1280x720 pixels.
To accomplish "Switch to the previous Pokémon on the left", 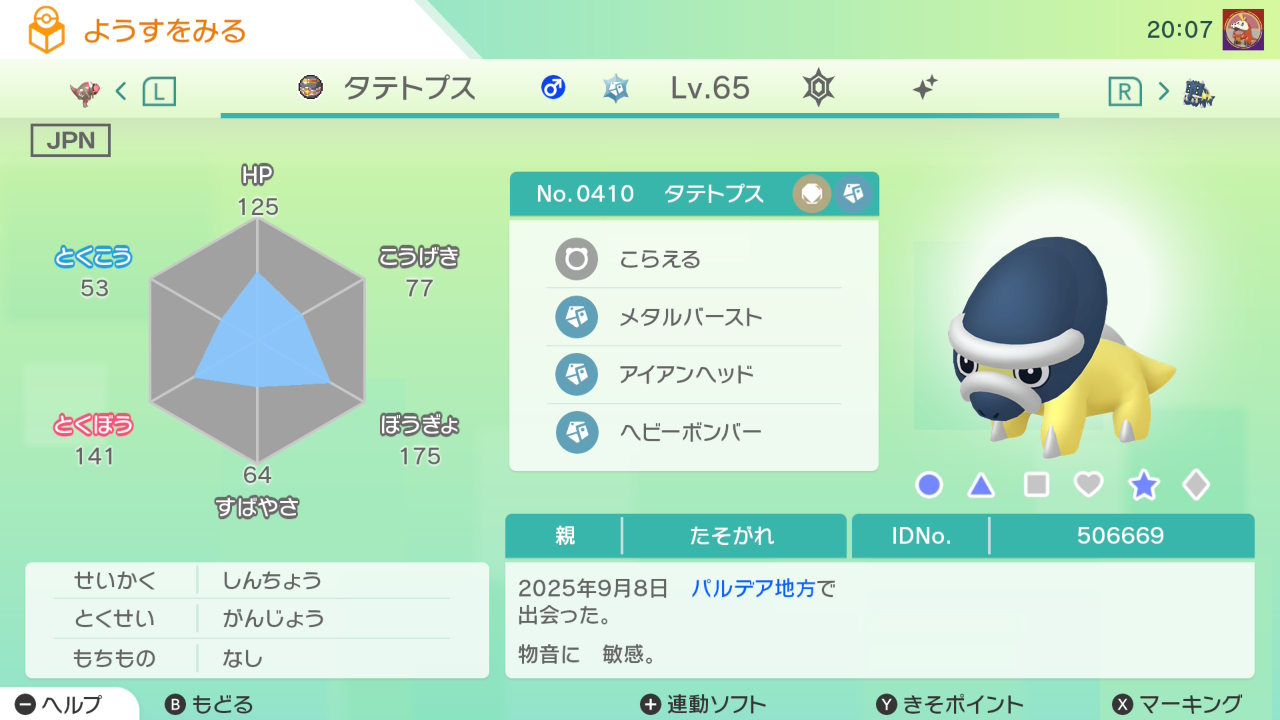I will tap(122, 92).
